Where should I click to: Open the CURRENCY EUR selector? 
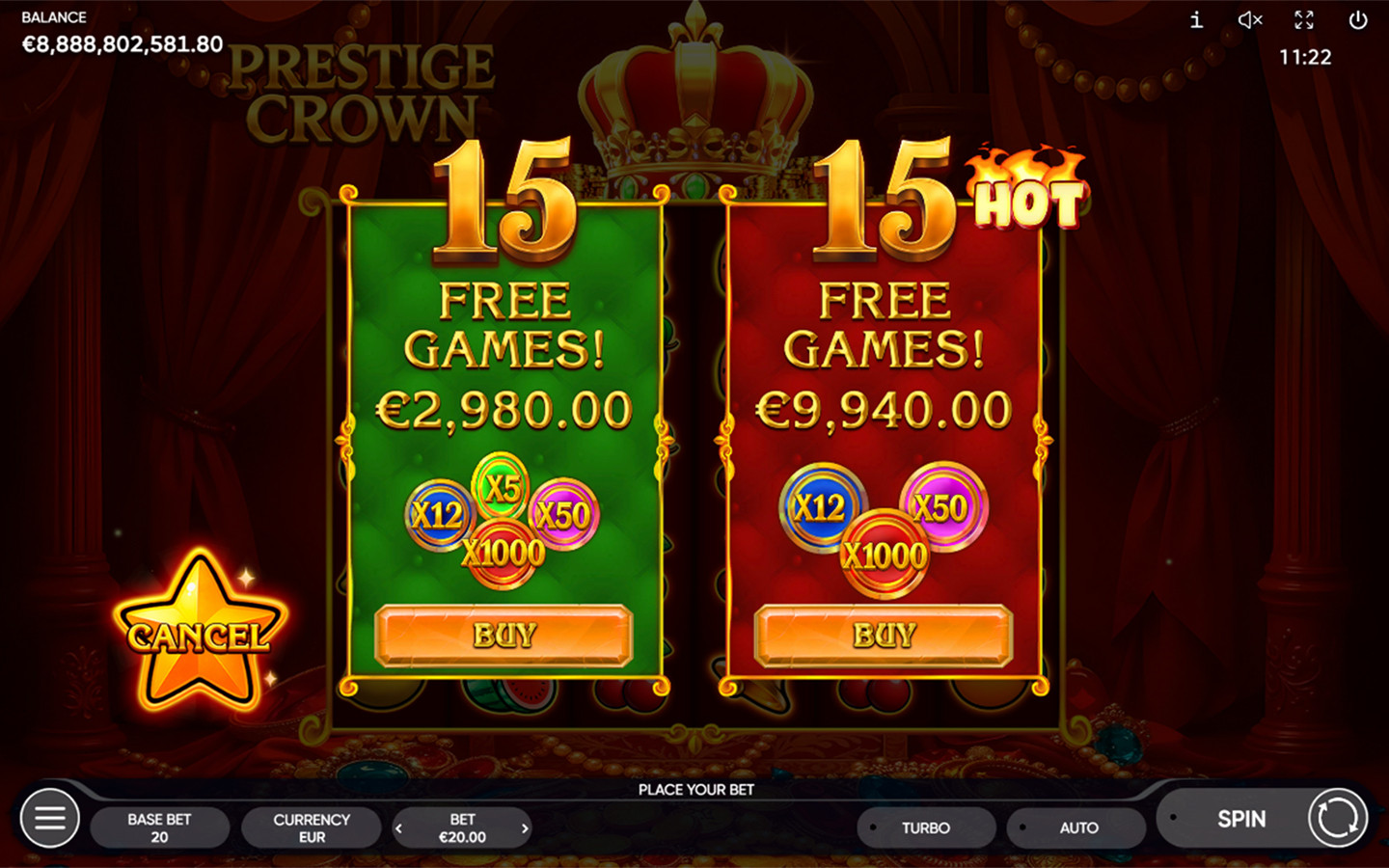tap(311, 827)
